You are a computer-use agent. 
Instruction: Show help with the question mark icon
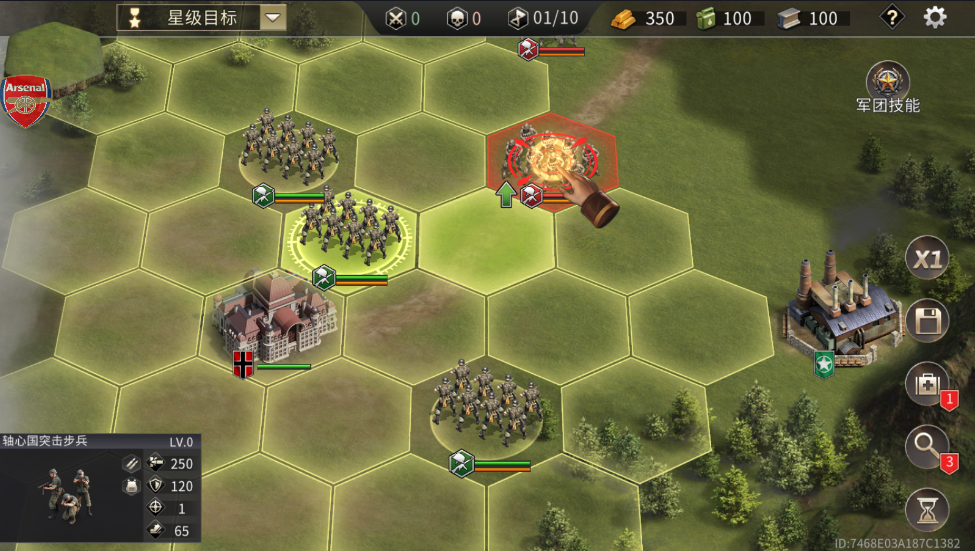click(892, 17)
